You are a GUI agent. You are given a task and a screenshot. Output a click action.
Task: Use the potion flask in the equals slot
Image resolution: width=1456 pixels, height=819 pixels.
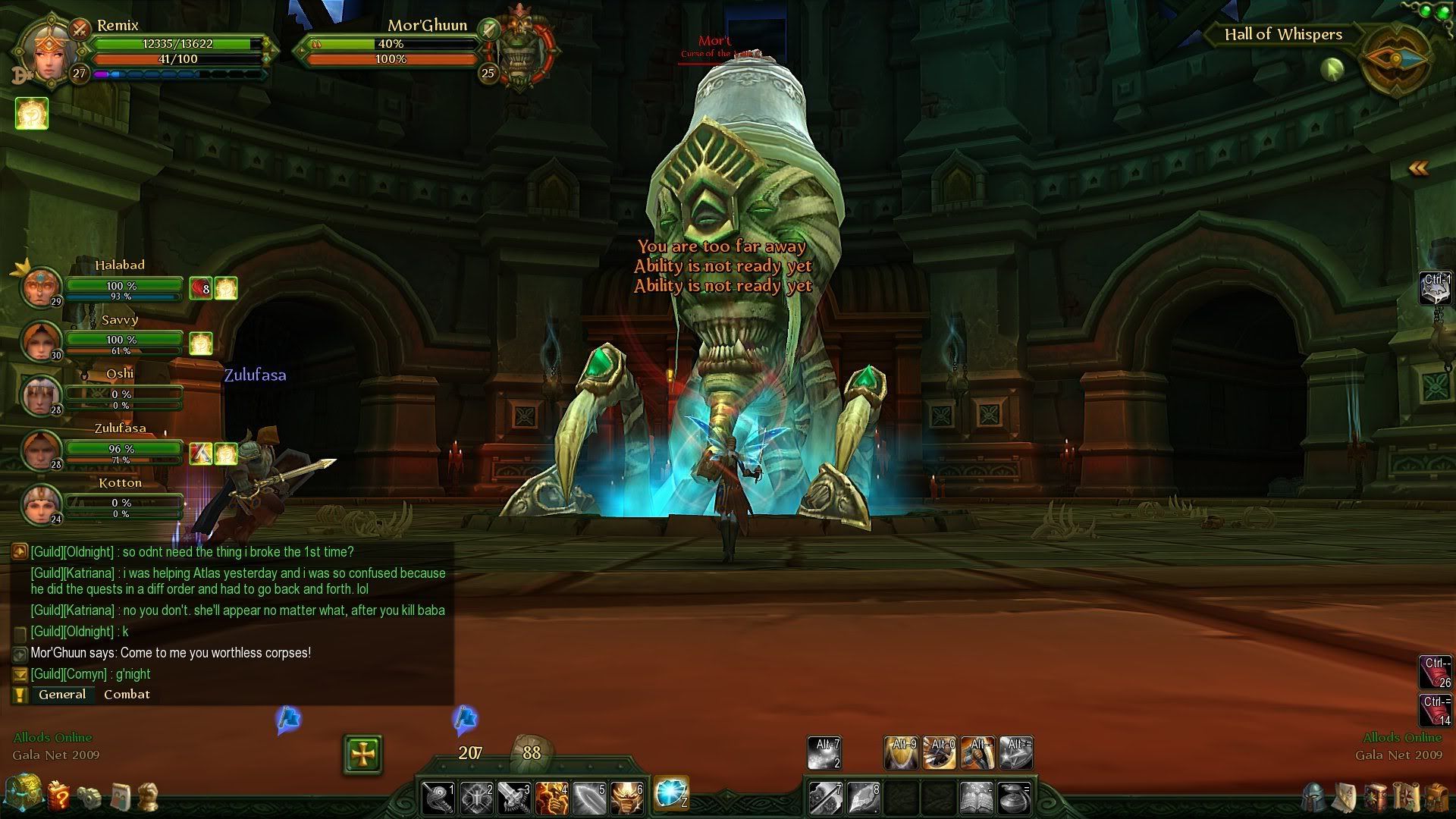pos(1015,799)
